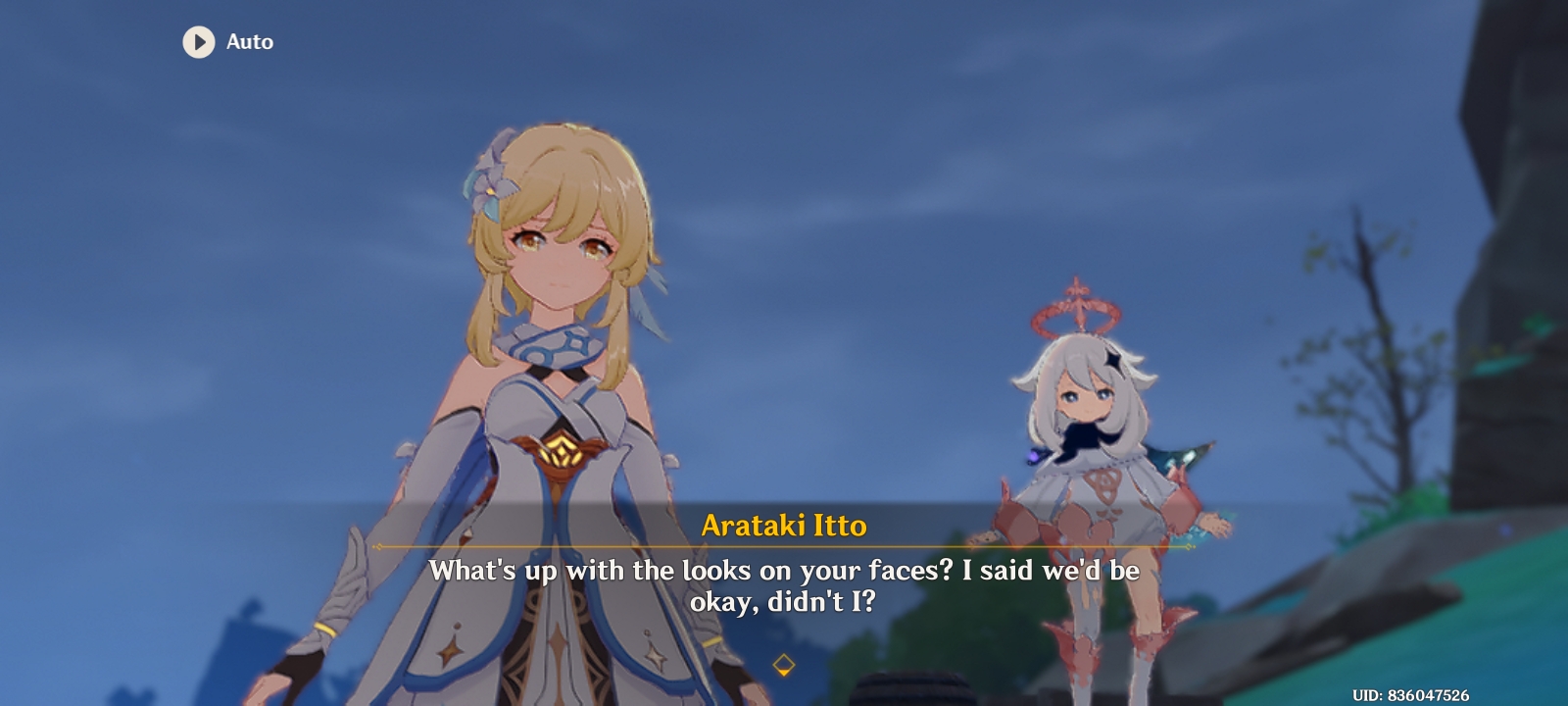Select the play triangle inside the white circle
The width and height of the screenshot is (1568, 706).
point(198,42)
